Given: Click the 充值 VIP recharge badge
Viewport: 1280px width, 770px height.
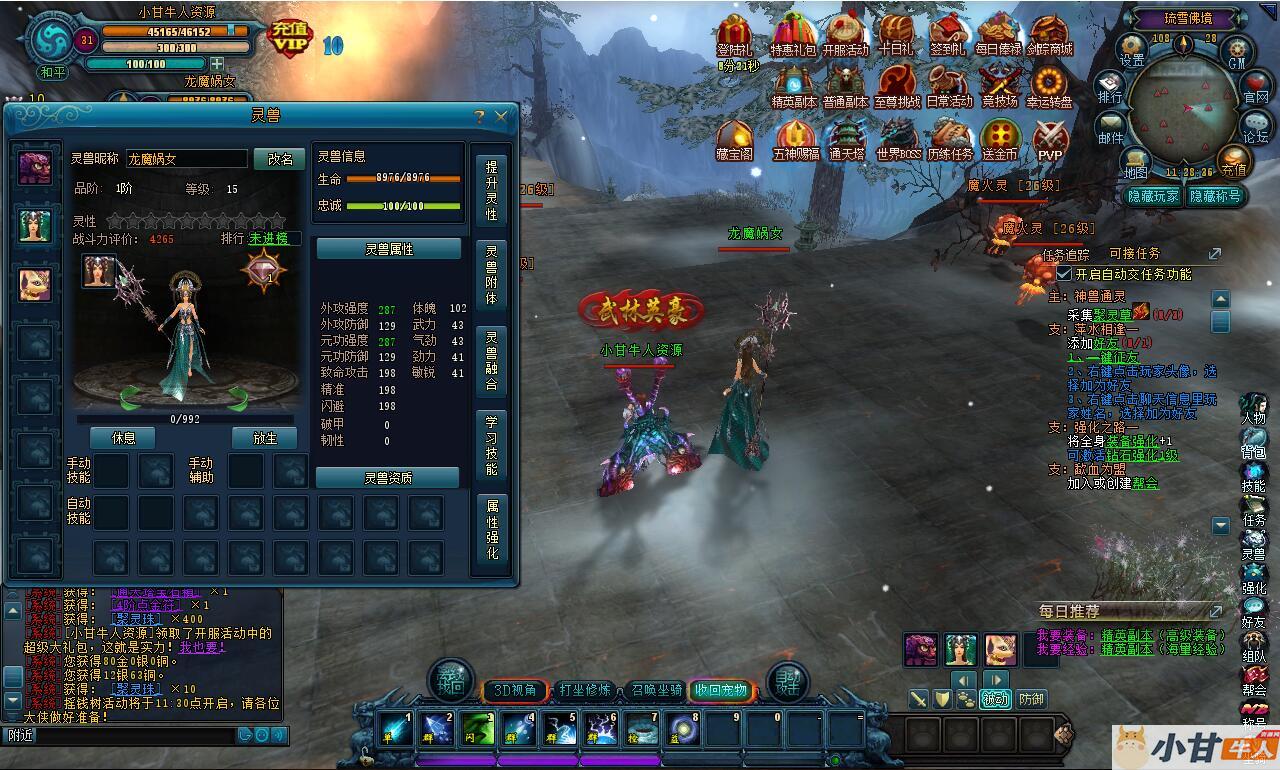Looking at the screenshot, I should pyautogui.click(x=291, y=38).
